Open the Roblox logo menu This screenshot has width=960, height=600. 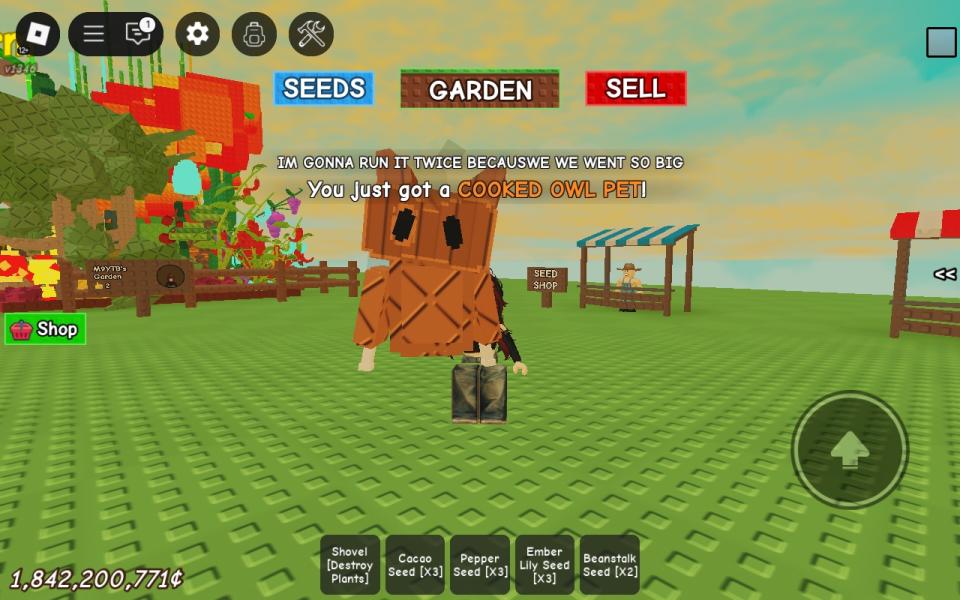click(x=38, y=34)
